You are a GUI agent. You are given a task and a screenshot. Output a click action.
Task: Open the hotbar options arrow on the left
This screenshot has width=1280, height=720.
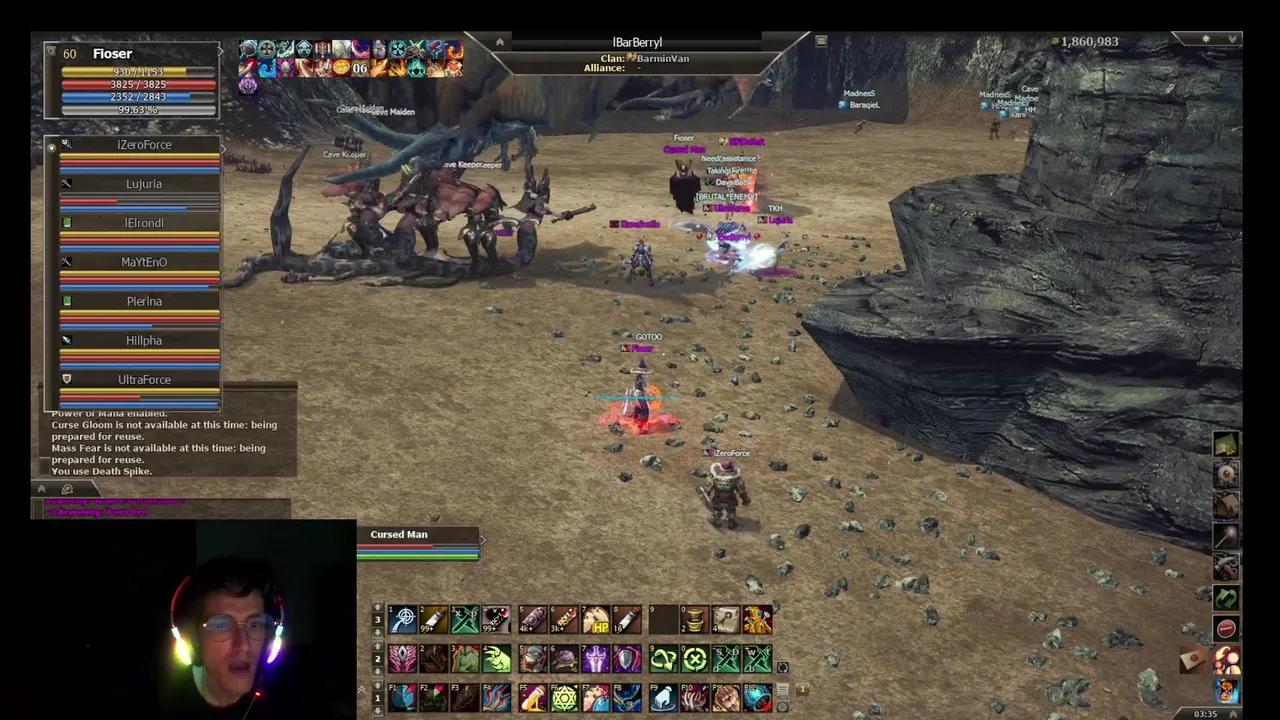(x=363, y=688)
